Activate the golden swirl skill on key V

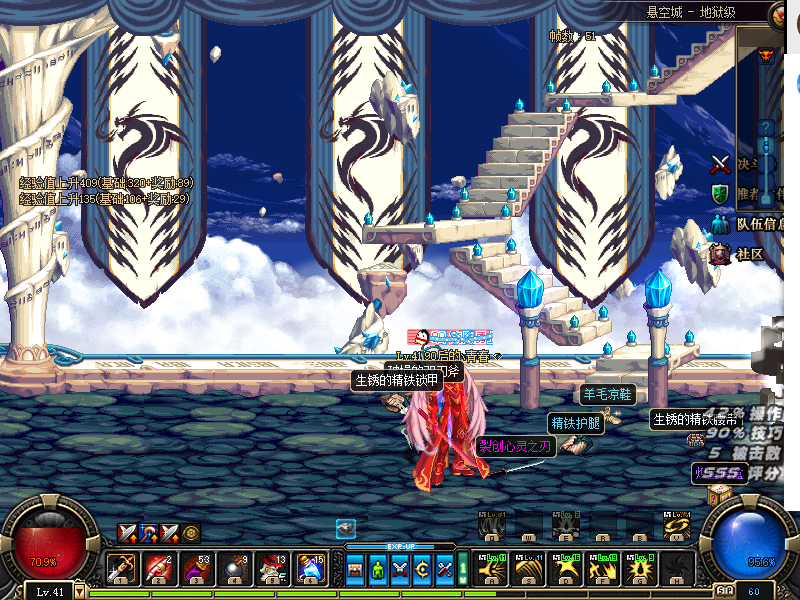pos(677,526)
